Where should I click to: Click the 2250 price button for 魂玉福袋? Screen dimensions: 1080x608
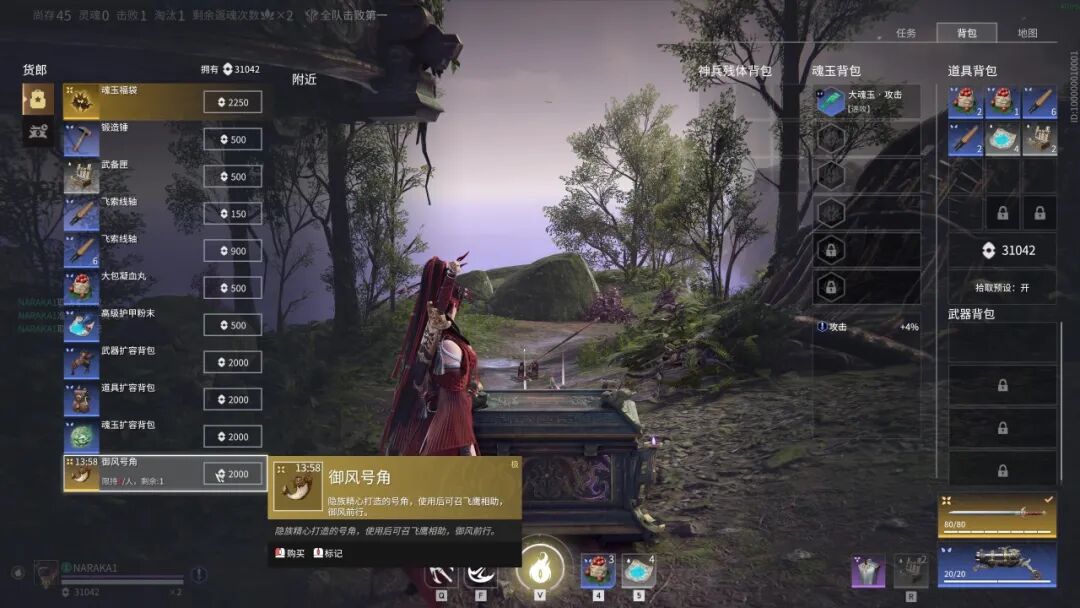(233, 102)
